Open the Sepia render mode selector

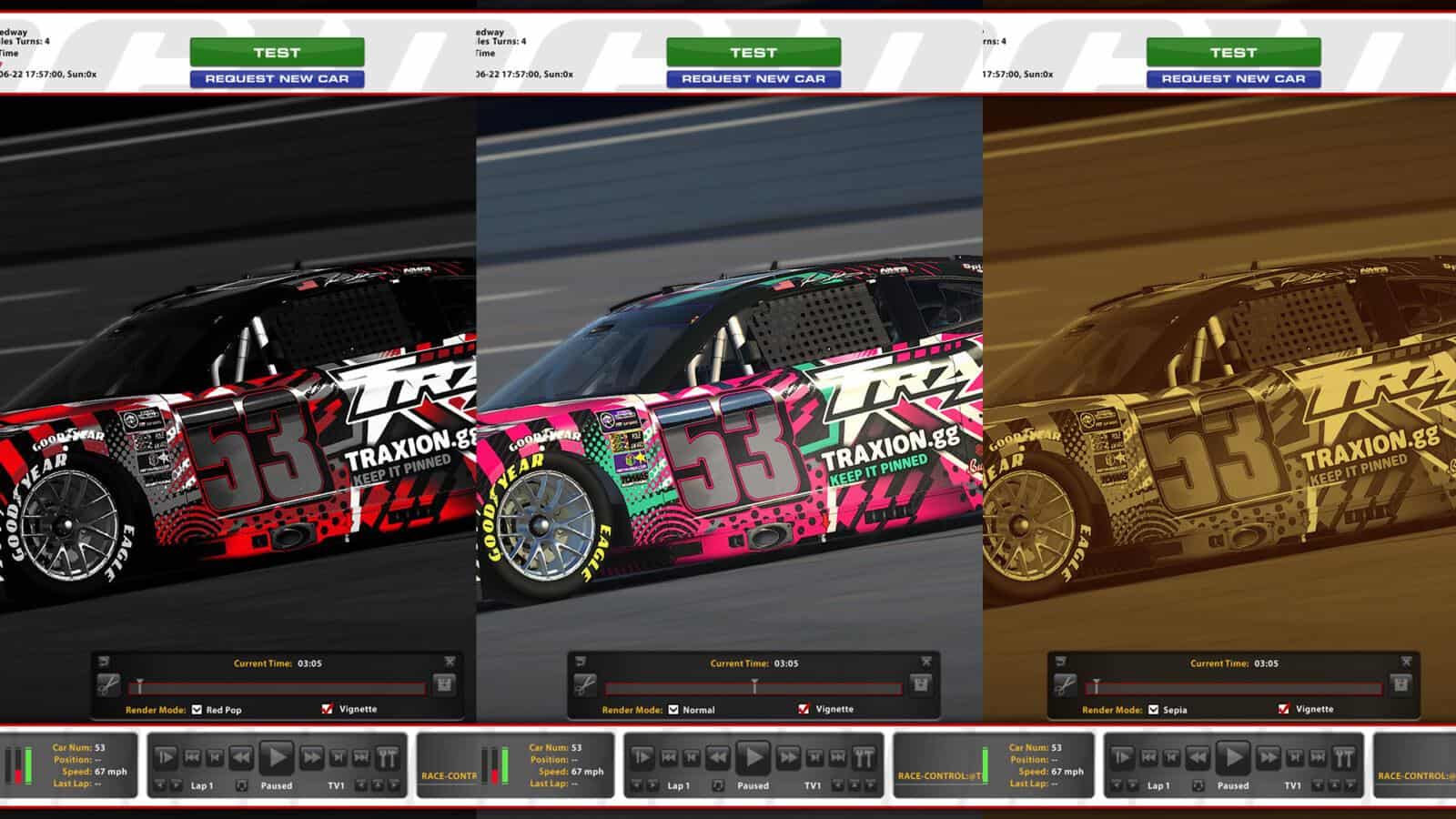point(1151,709)
